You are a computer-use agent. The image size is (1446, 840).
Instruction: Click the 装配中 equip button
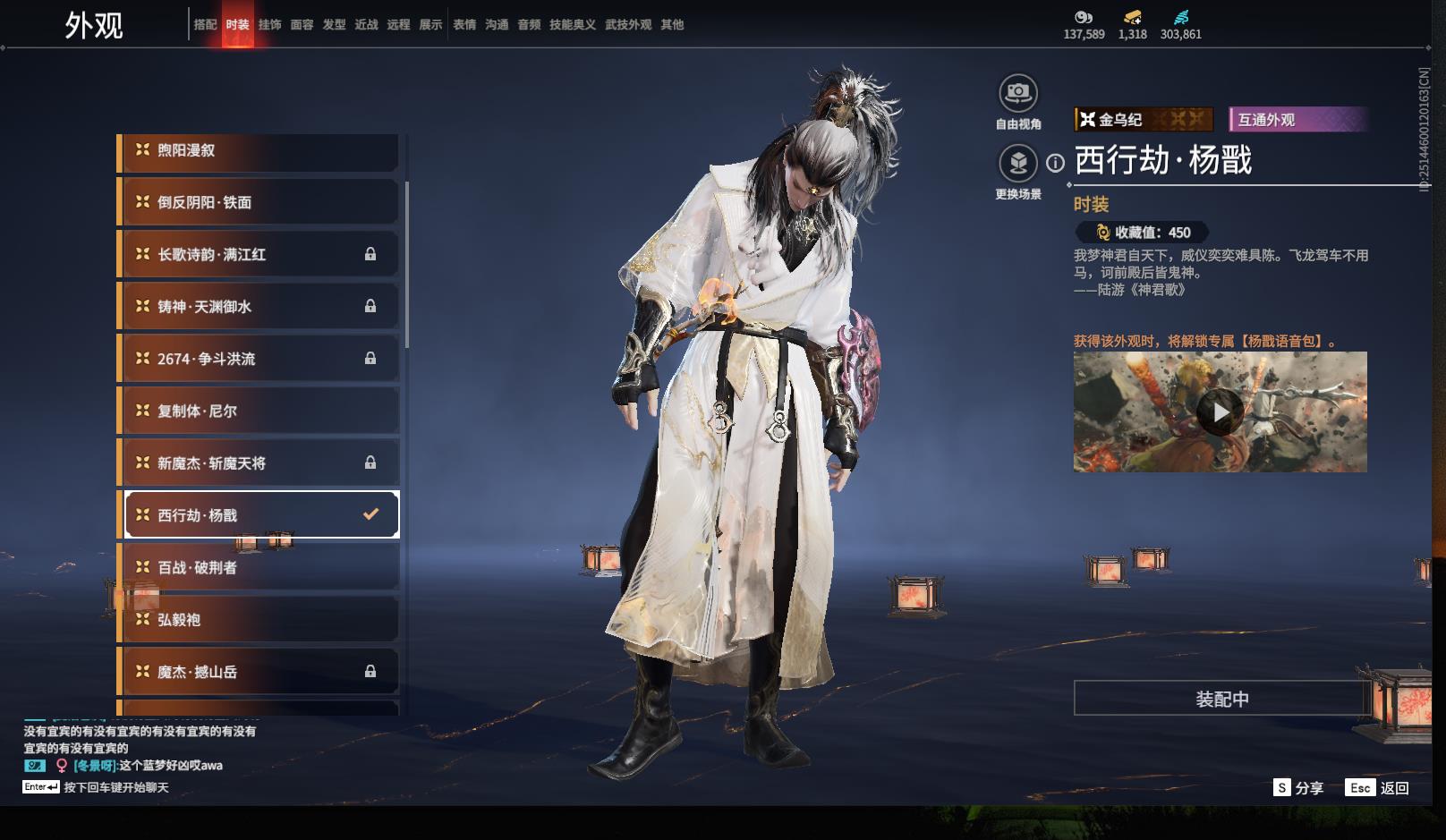coord(1221,699)
